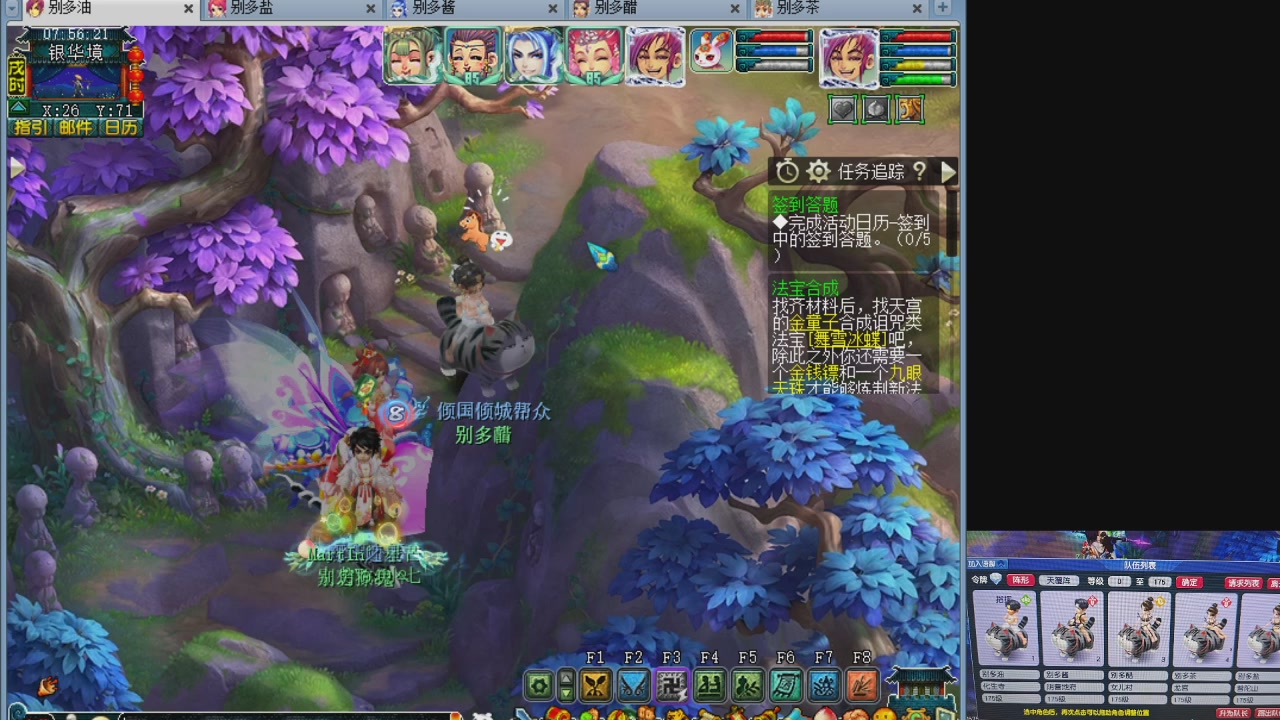Click the diamond icon beside 令牌
The width and height of the screenshot is (1280, 720).
[994, 578]
